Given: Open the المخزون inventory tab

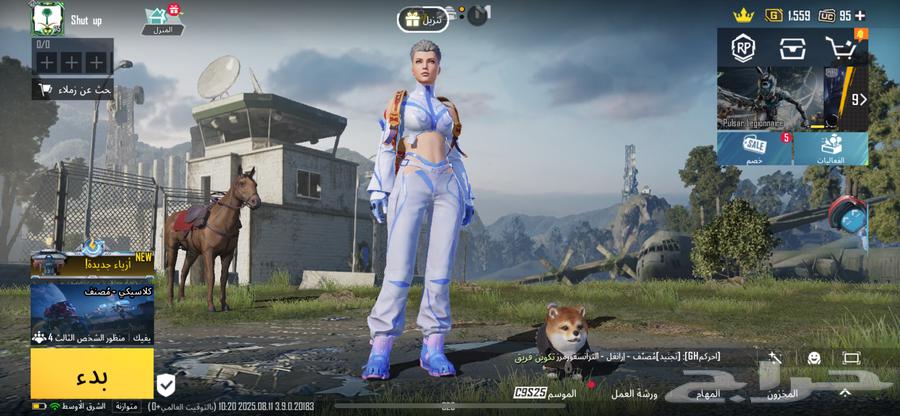Looking at the screenshot, I should pos(783,394).
